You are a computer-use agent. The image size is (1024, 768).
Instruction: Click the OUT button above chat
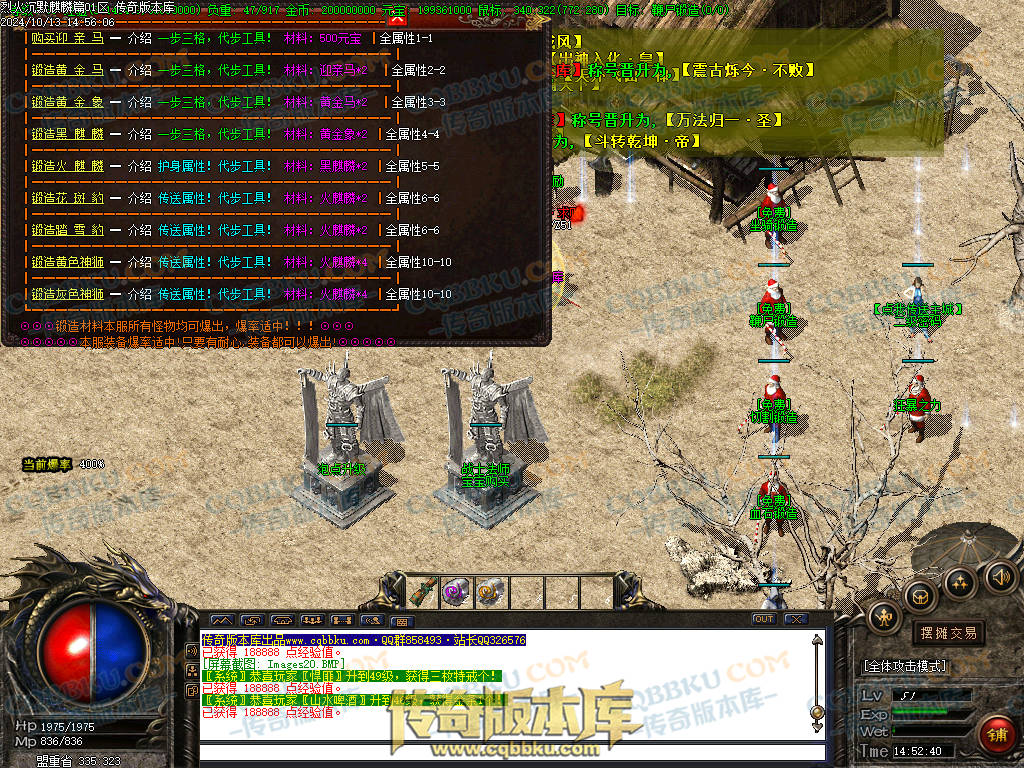(764, 619)
